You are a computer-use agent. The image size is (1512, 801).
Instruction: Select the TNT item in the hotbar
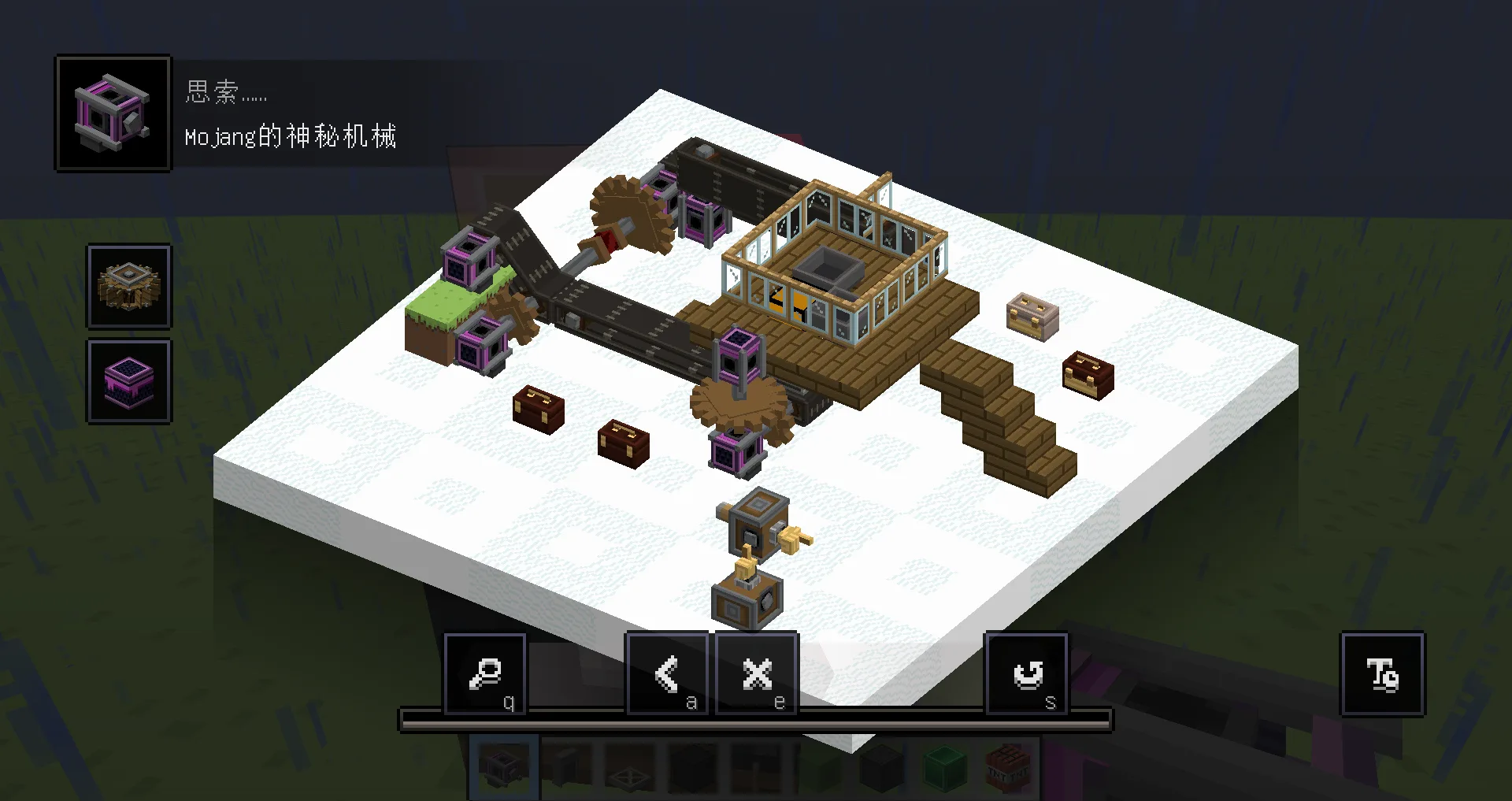coord(1006,767)
